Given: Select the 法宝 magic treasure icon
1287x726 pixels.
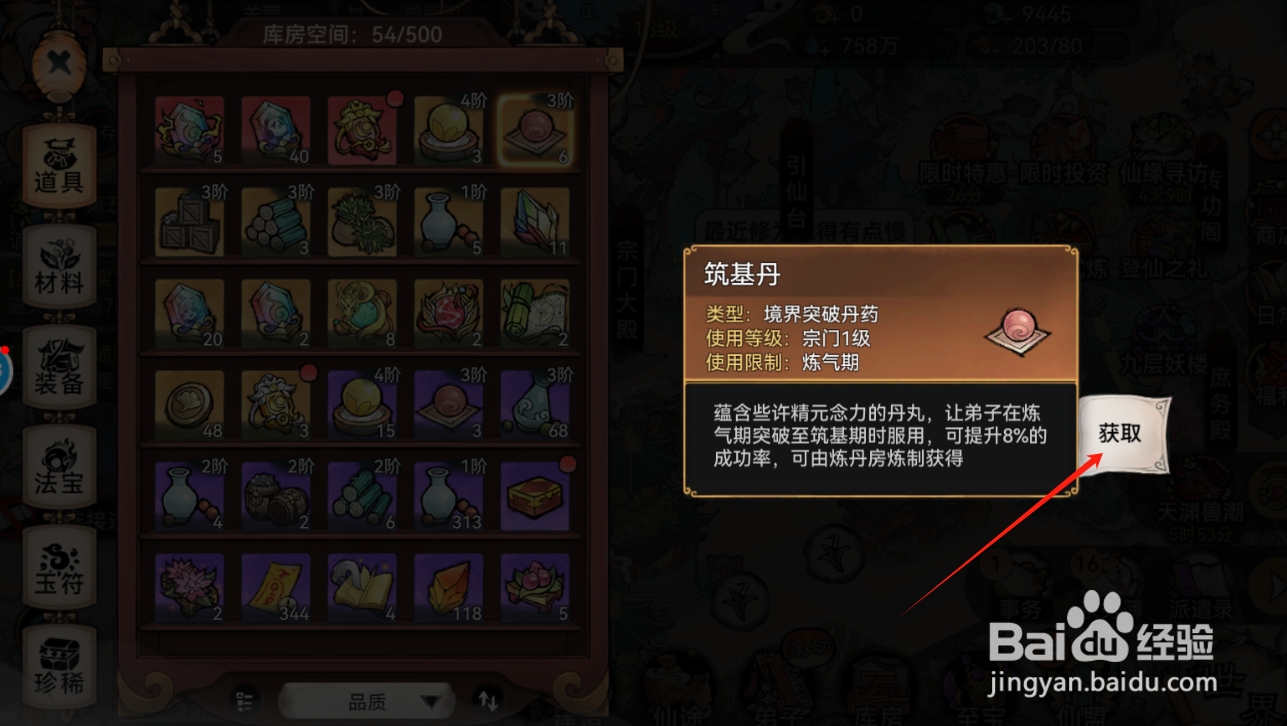Looking at the screenshot, I should (x=59, y=467).
